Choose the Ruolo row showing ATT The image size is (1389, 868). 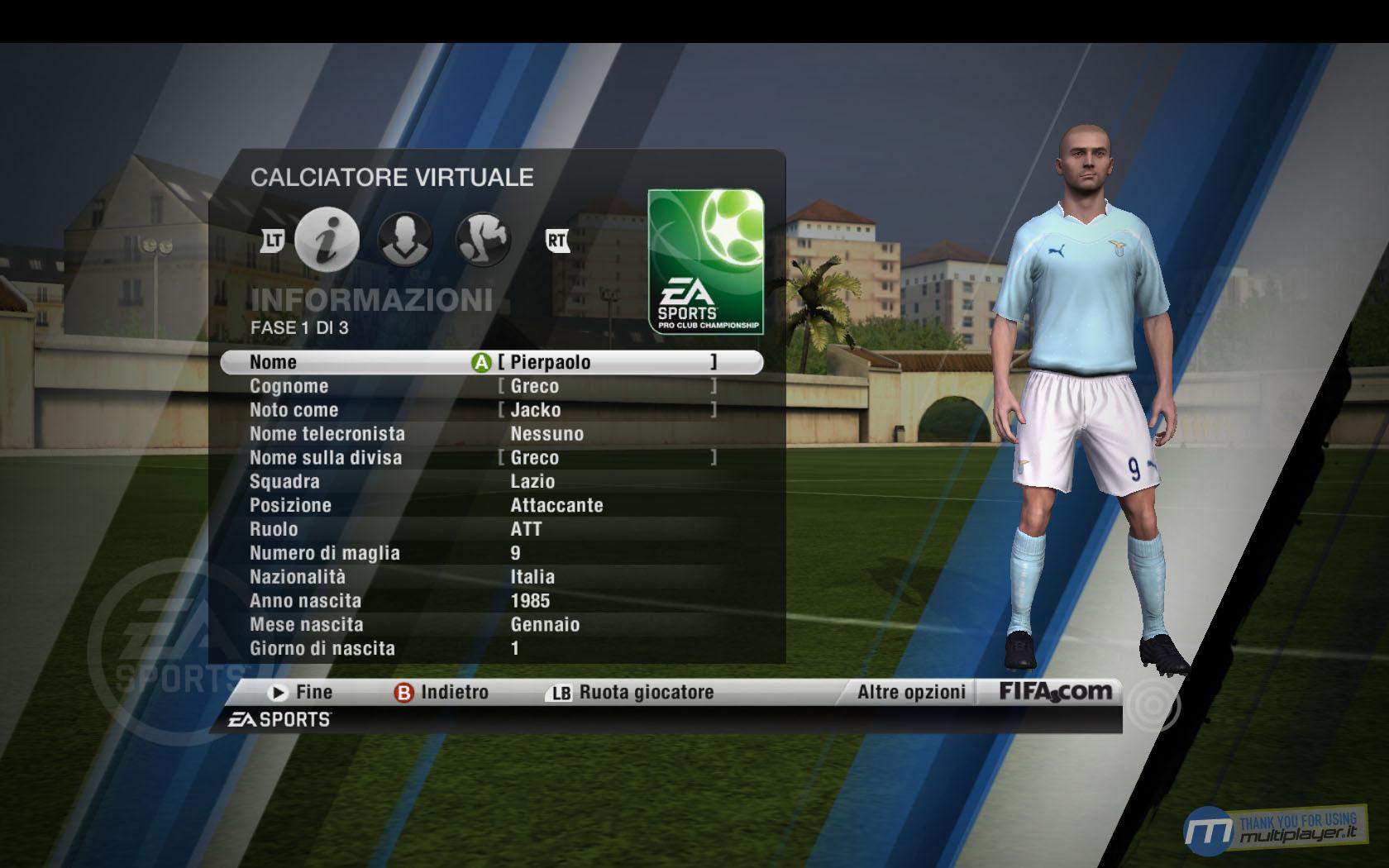pyautogui.click(x=491, y=529)
